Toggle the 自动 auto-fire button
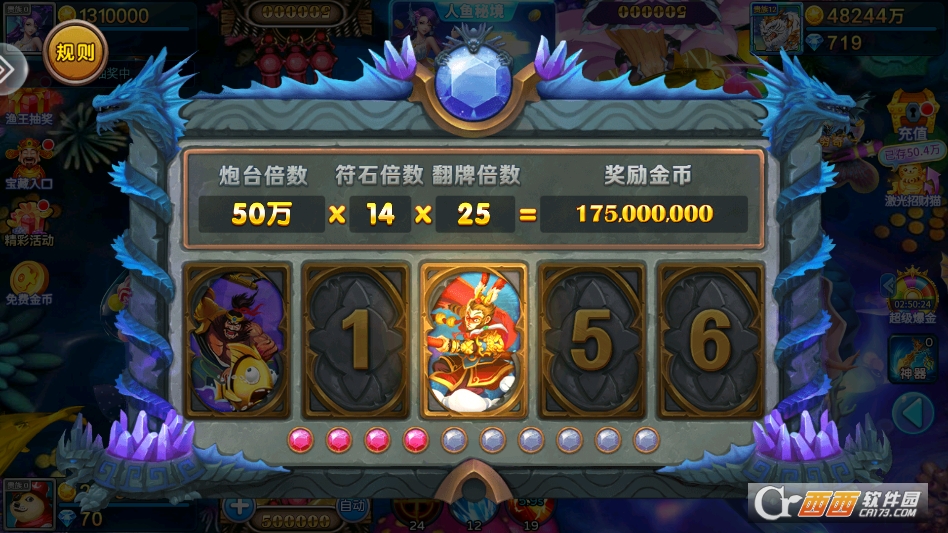 click(x=353, y=507)
